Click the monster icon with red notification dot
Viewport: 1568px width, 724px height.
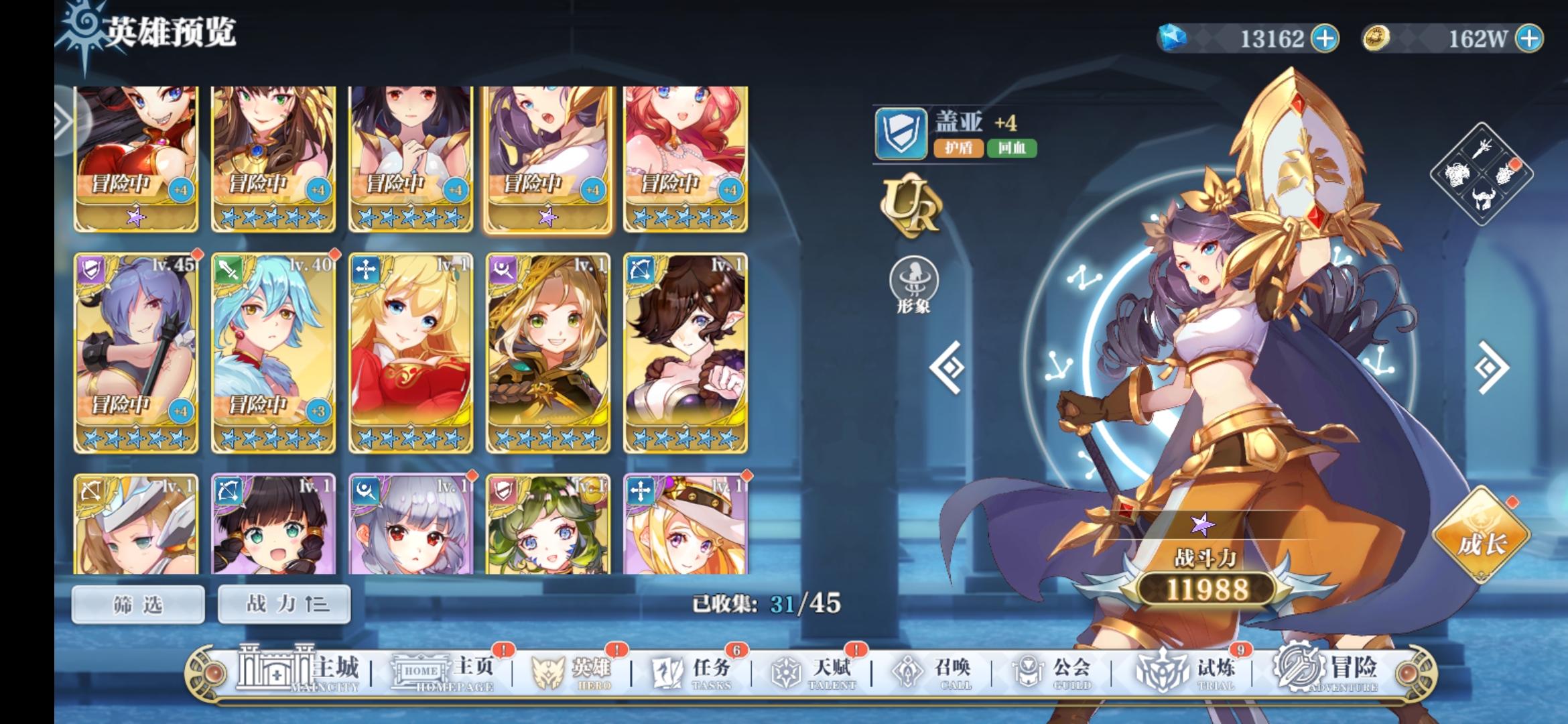1504,174
